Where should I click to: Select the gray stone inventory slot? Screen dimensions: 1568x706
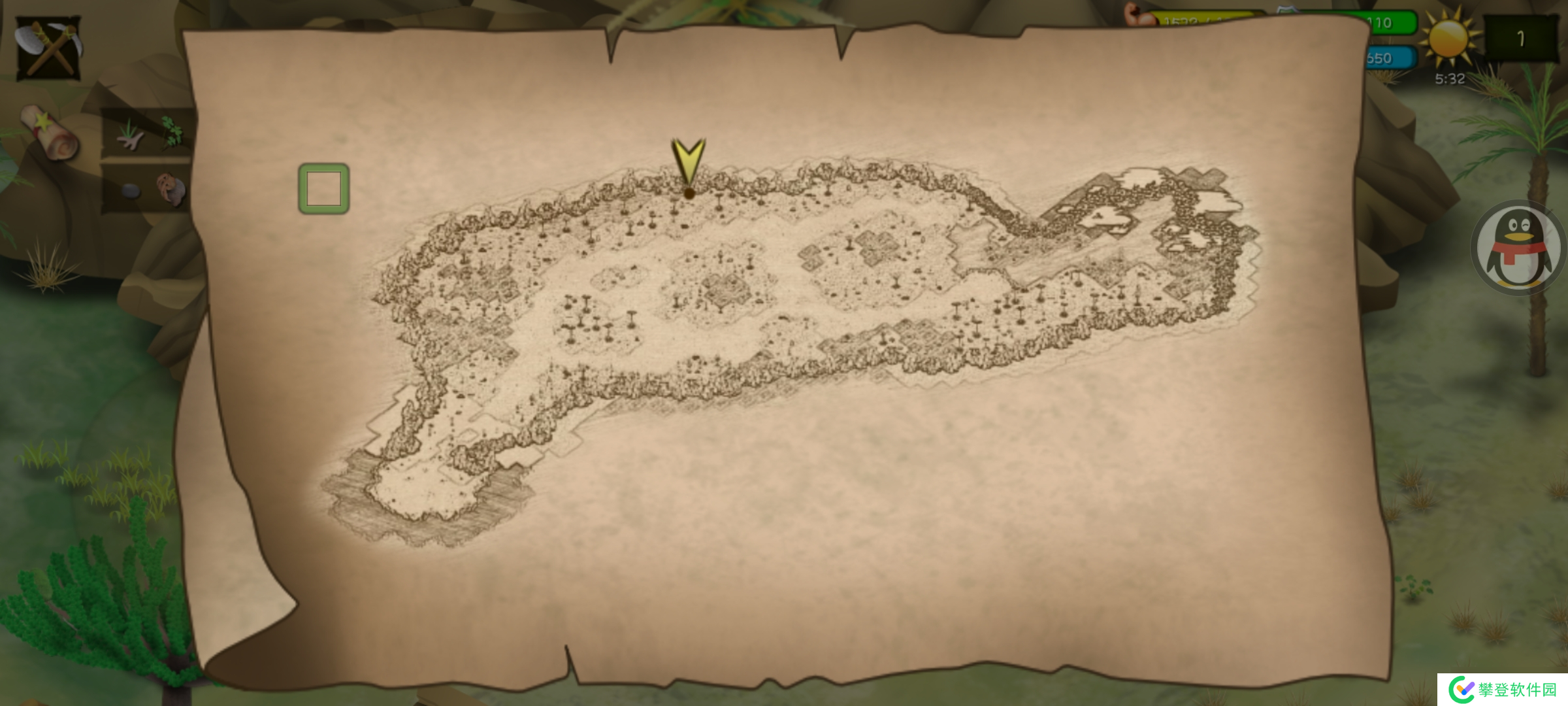(130, 191)
